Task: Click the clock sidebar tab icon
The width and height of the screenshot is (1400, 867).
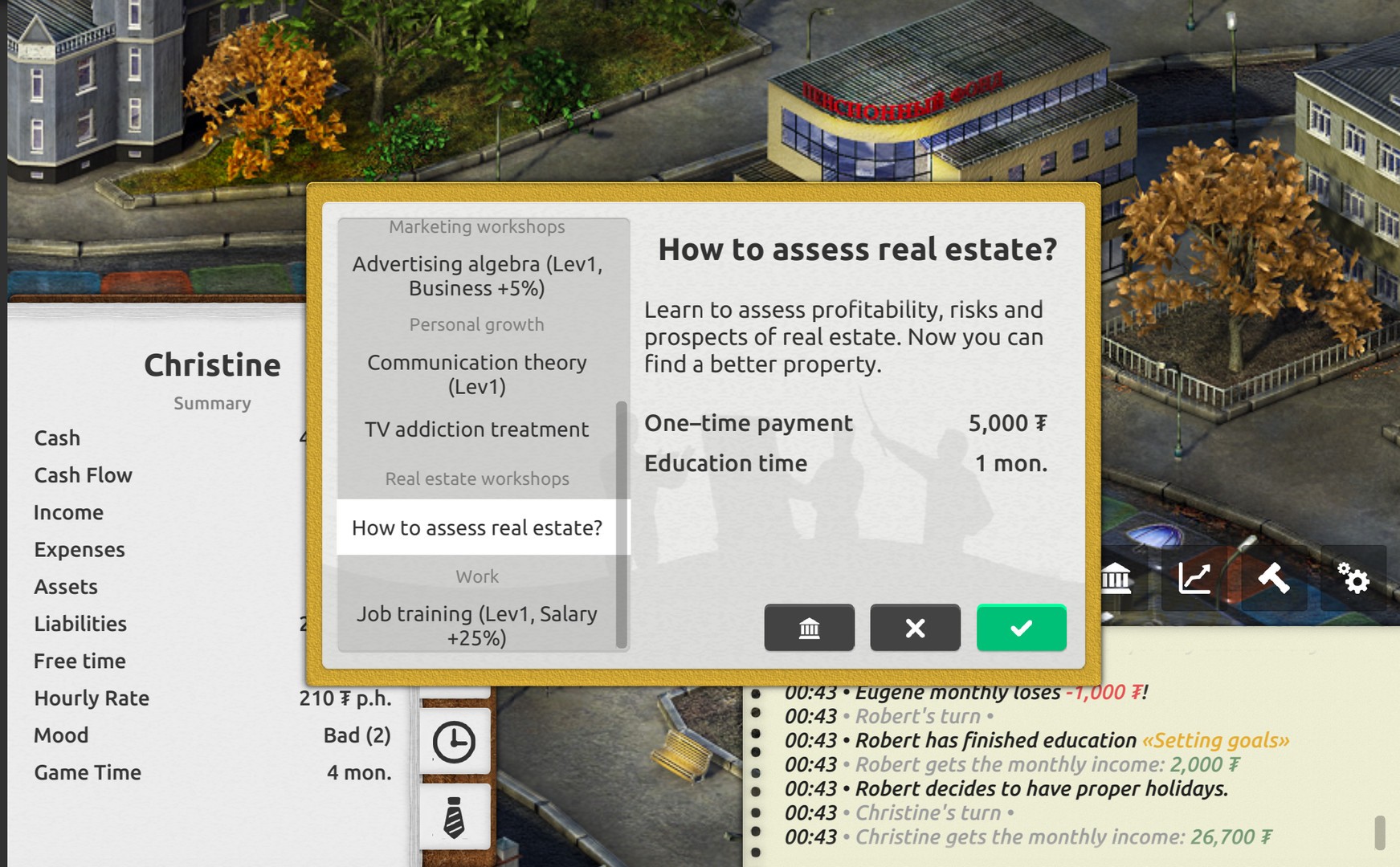Action: pyautogui.click(x=454, y=740)
